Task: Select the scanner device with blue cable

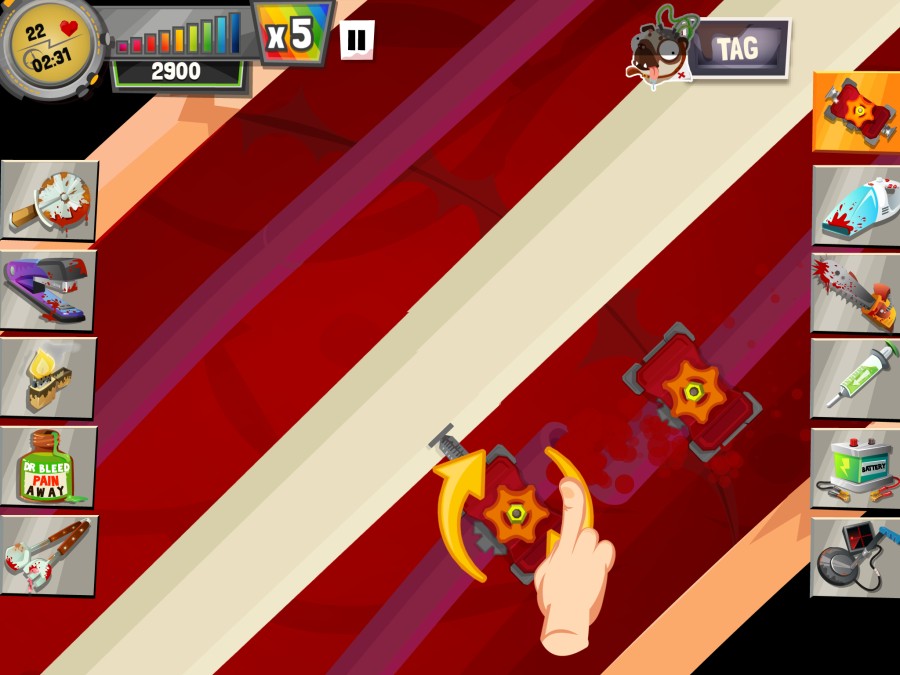Action: 855,557
